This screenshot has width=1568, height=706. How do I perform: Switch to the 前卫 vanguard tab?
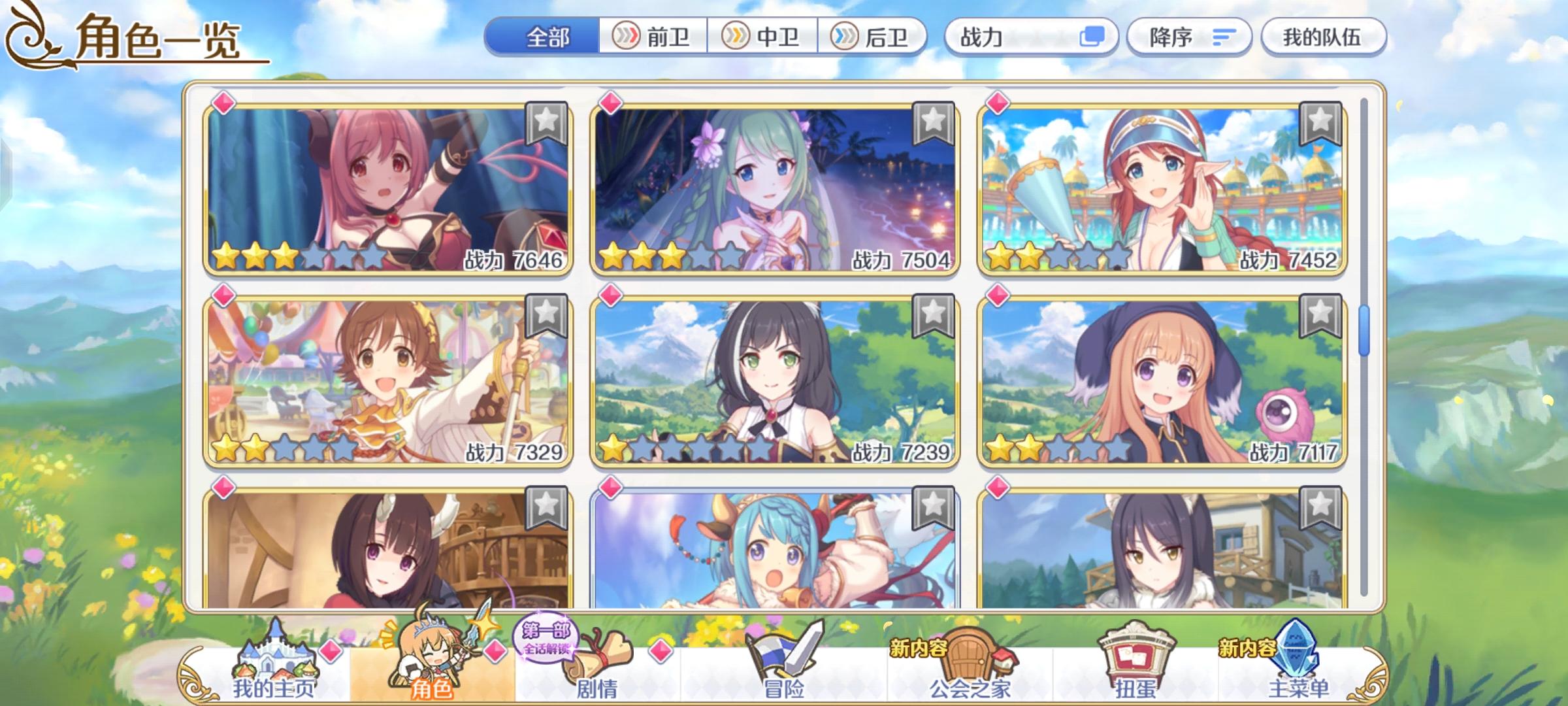click(x=653, y=37)
